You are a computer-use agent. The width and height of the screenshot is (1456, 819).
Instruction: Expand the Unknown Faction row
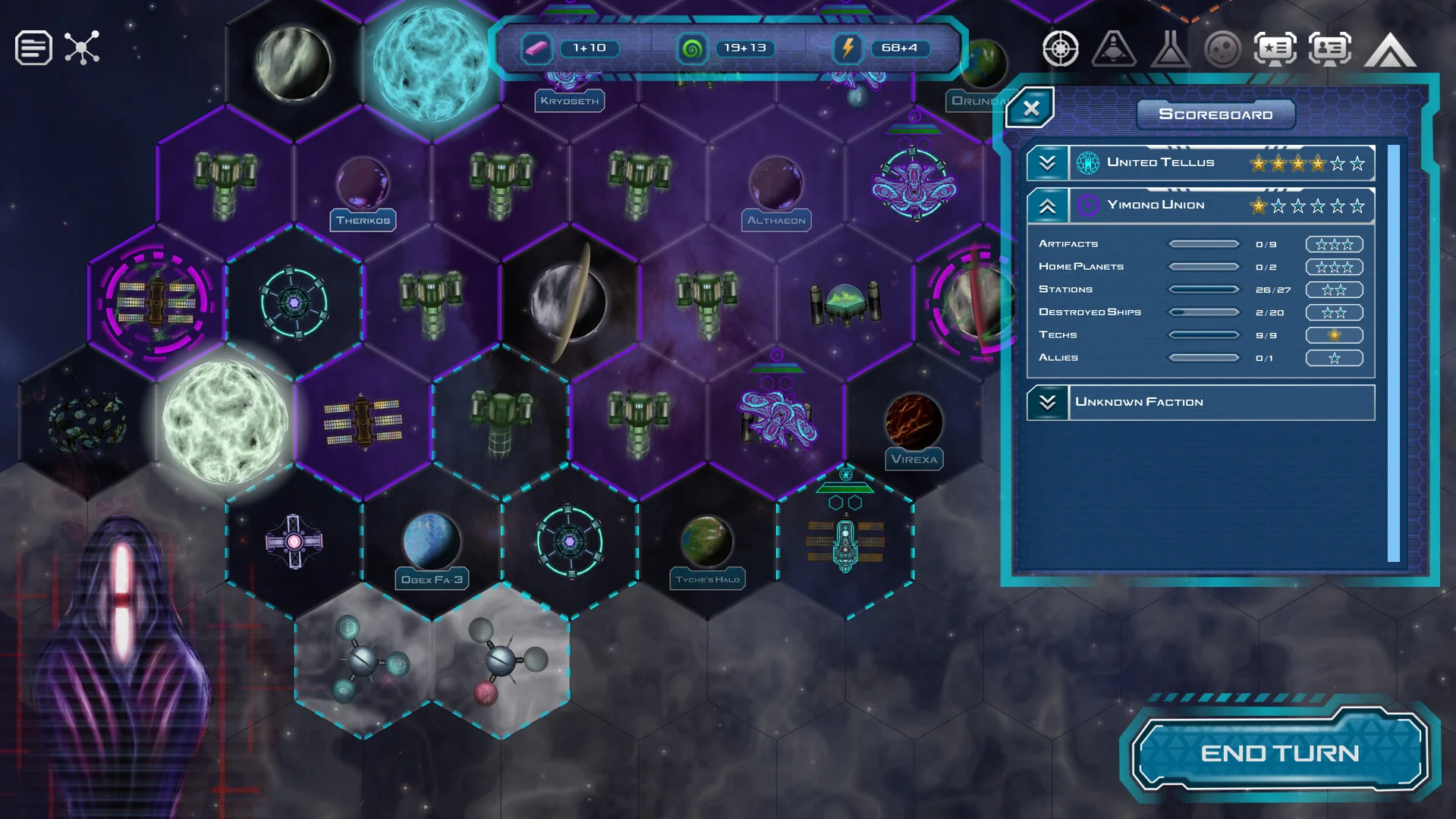point(1047,402)
